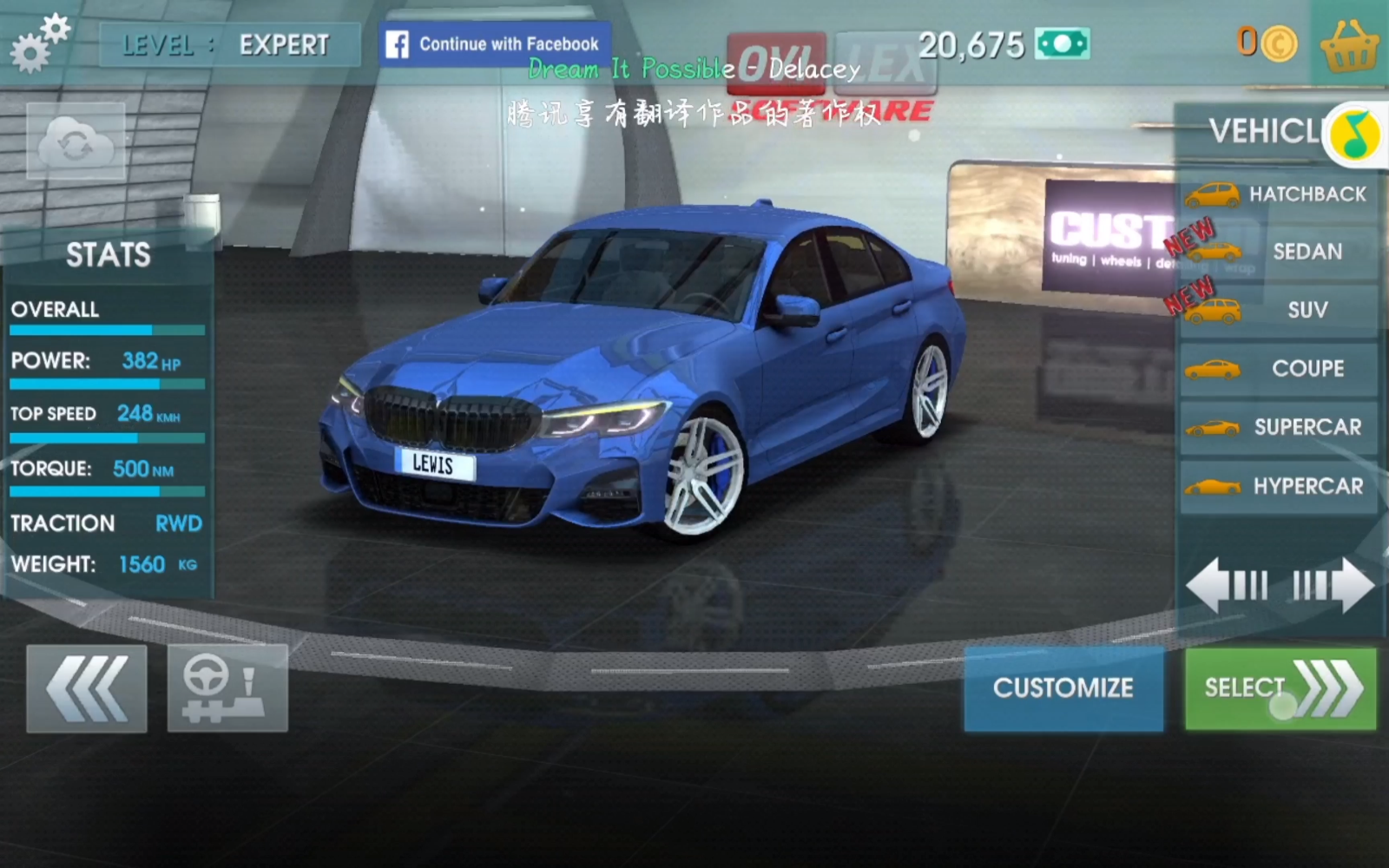Screen dimensions: 1389x868
Task: Open the Customize menu
Action: coord(1063,688)
